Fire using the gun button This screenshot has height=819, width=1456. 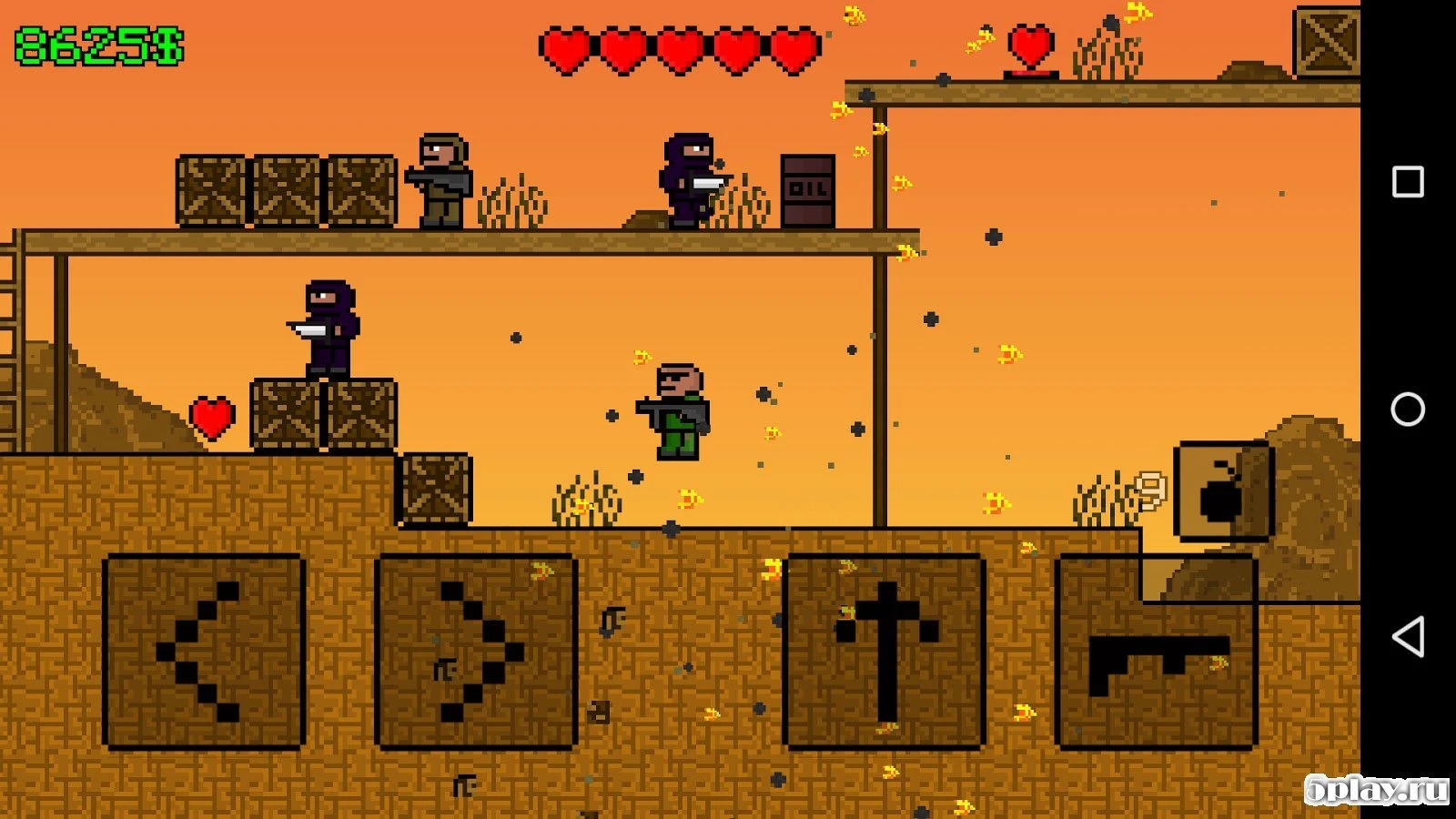tap(1157, 652)
